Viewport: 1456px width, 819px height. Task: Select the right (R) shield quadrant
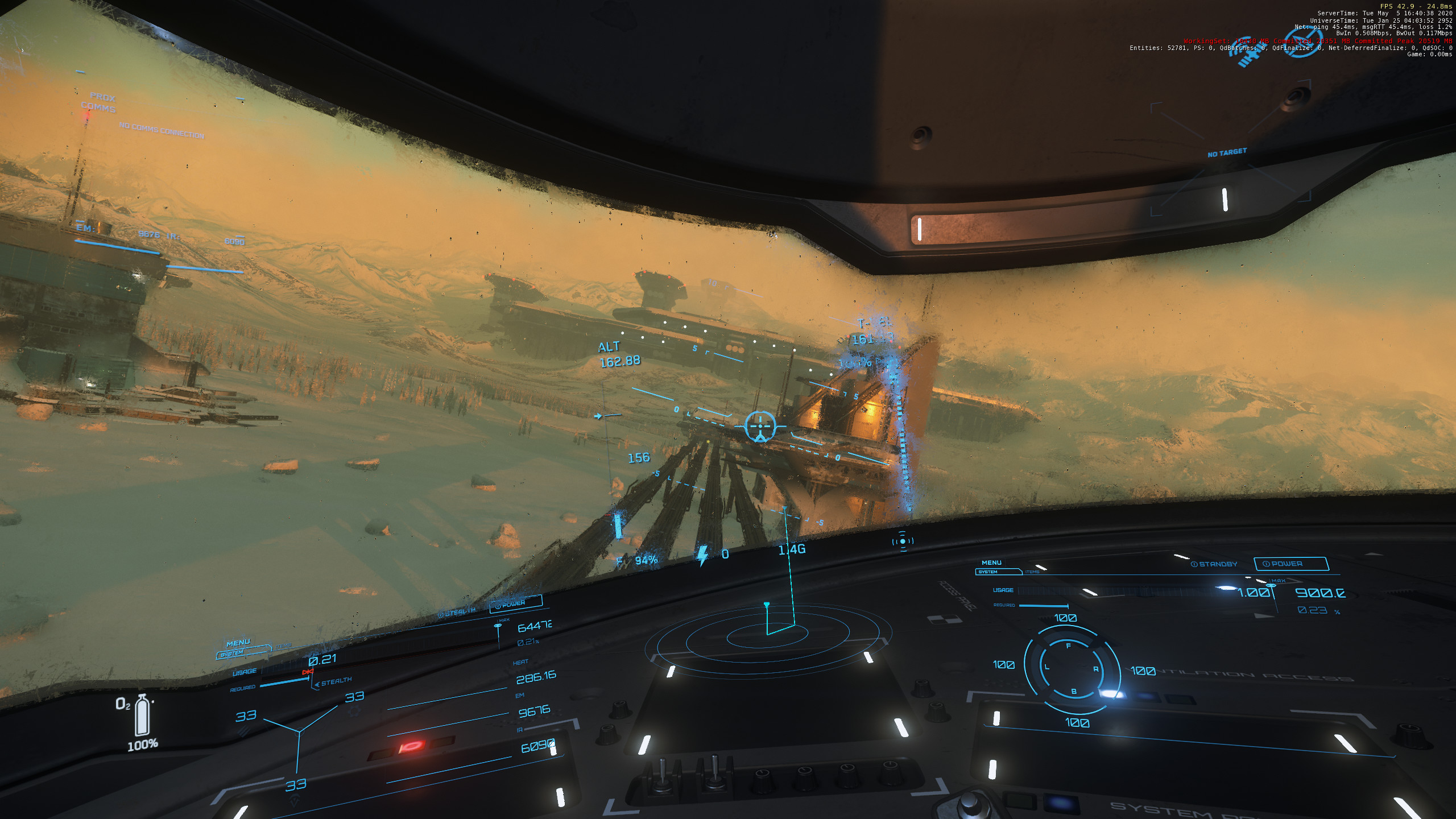click(1096, 669)
